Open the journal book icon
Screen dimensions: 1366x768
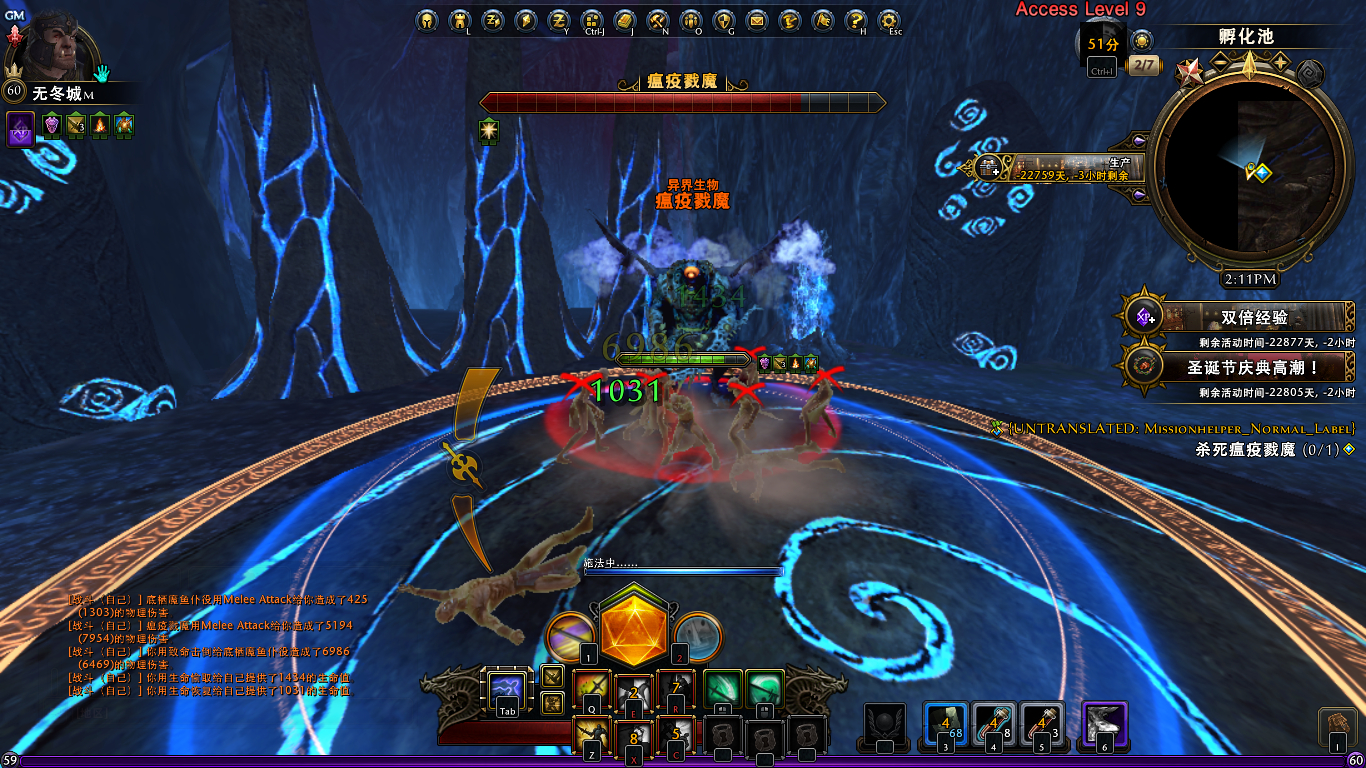(x=624, y=20)
